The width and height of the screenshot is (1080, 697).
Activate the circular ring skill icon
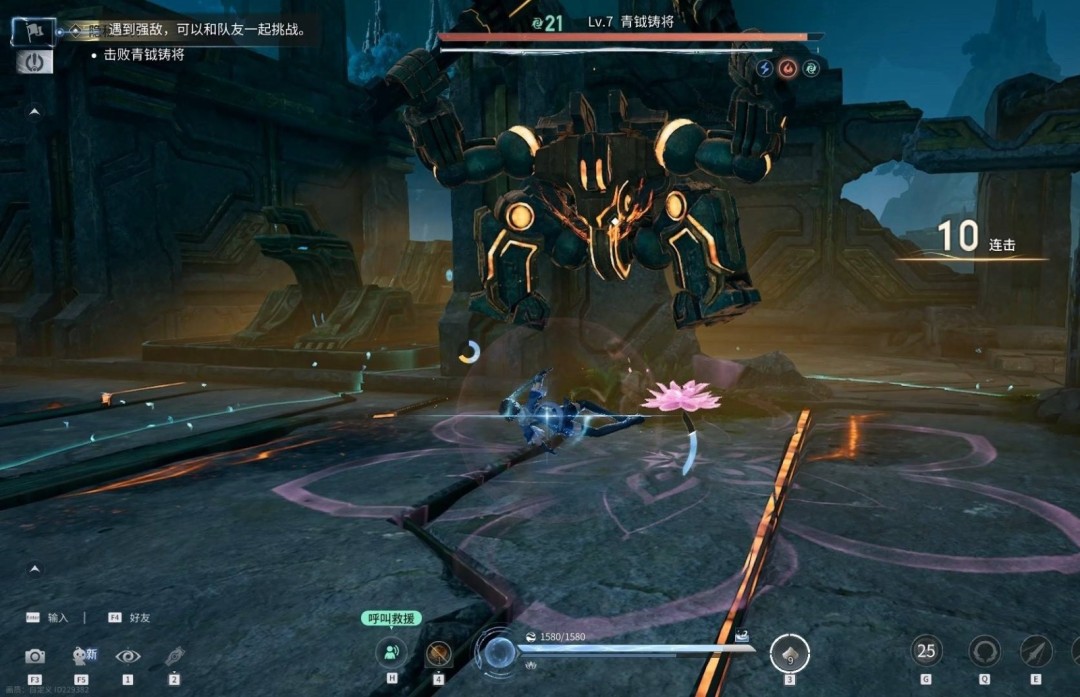[984, 652]
